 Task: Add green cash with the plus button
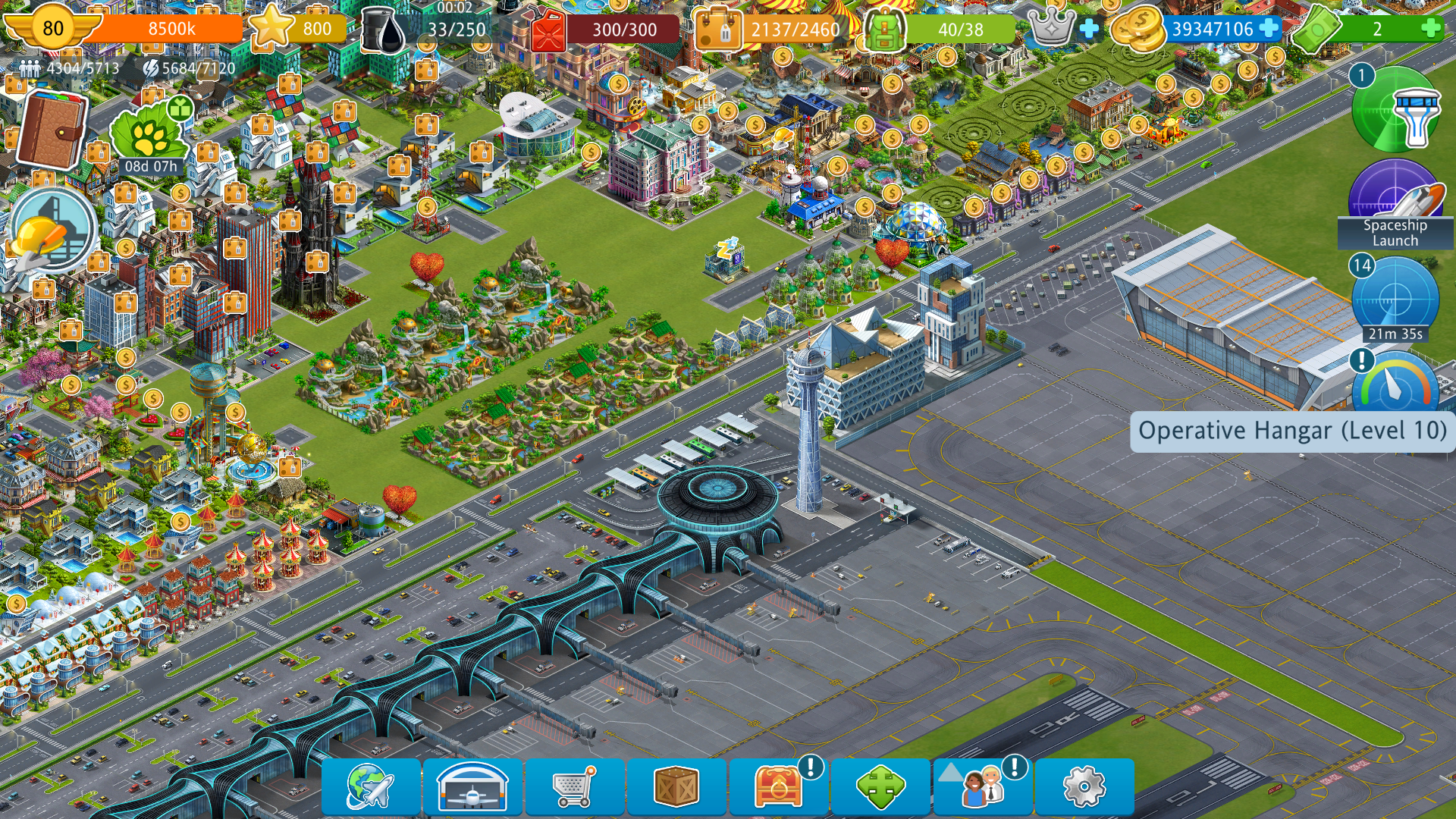pyautogui.click(x=1430, y=29)
